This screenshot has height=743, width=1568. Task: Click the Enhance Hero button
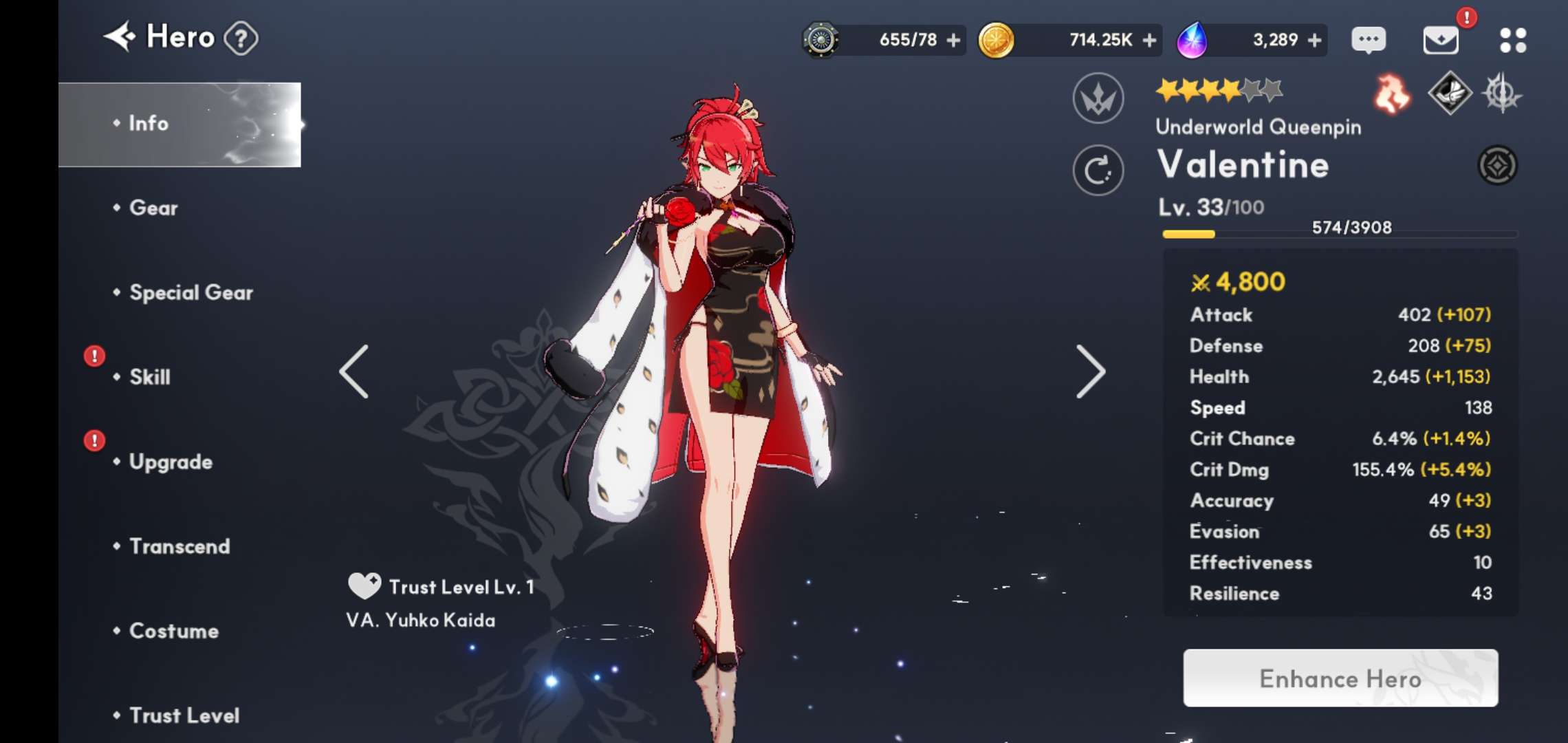[x=1340, y=678]
